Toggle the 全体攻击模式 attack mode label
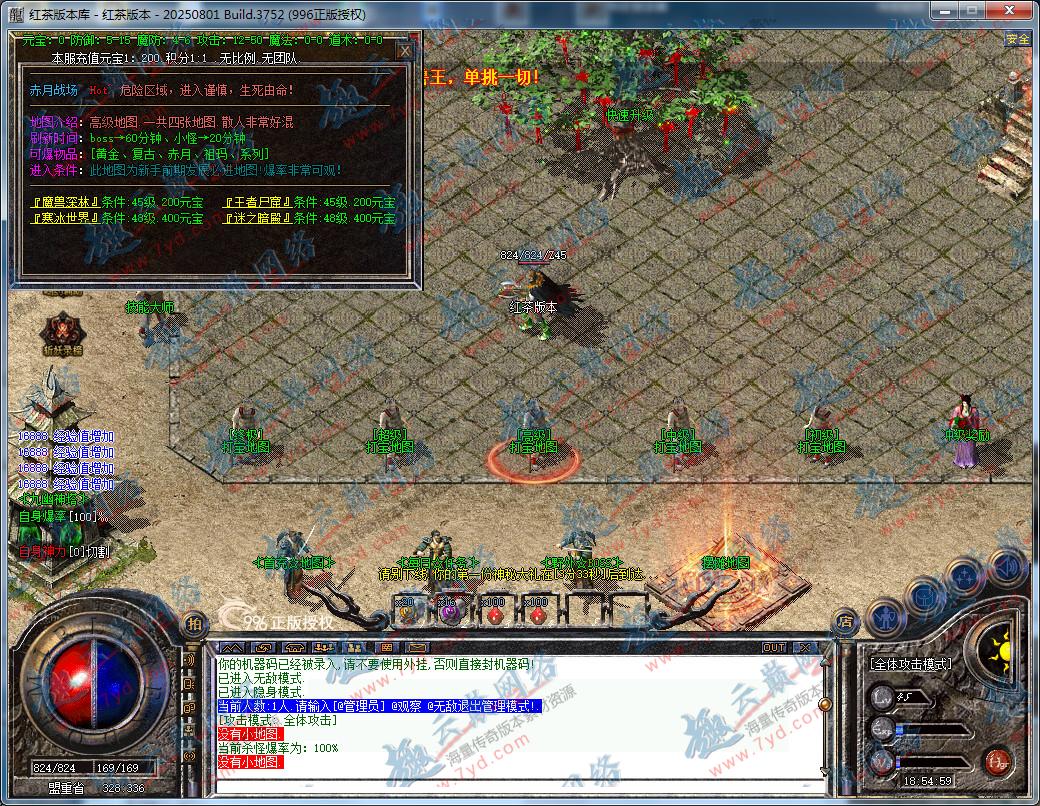This screenshot has height=806, width=1040. click(x=909, y=663)
